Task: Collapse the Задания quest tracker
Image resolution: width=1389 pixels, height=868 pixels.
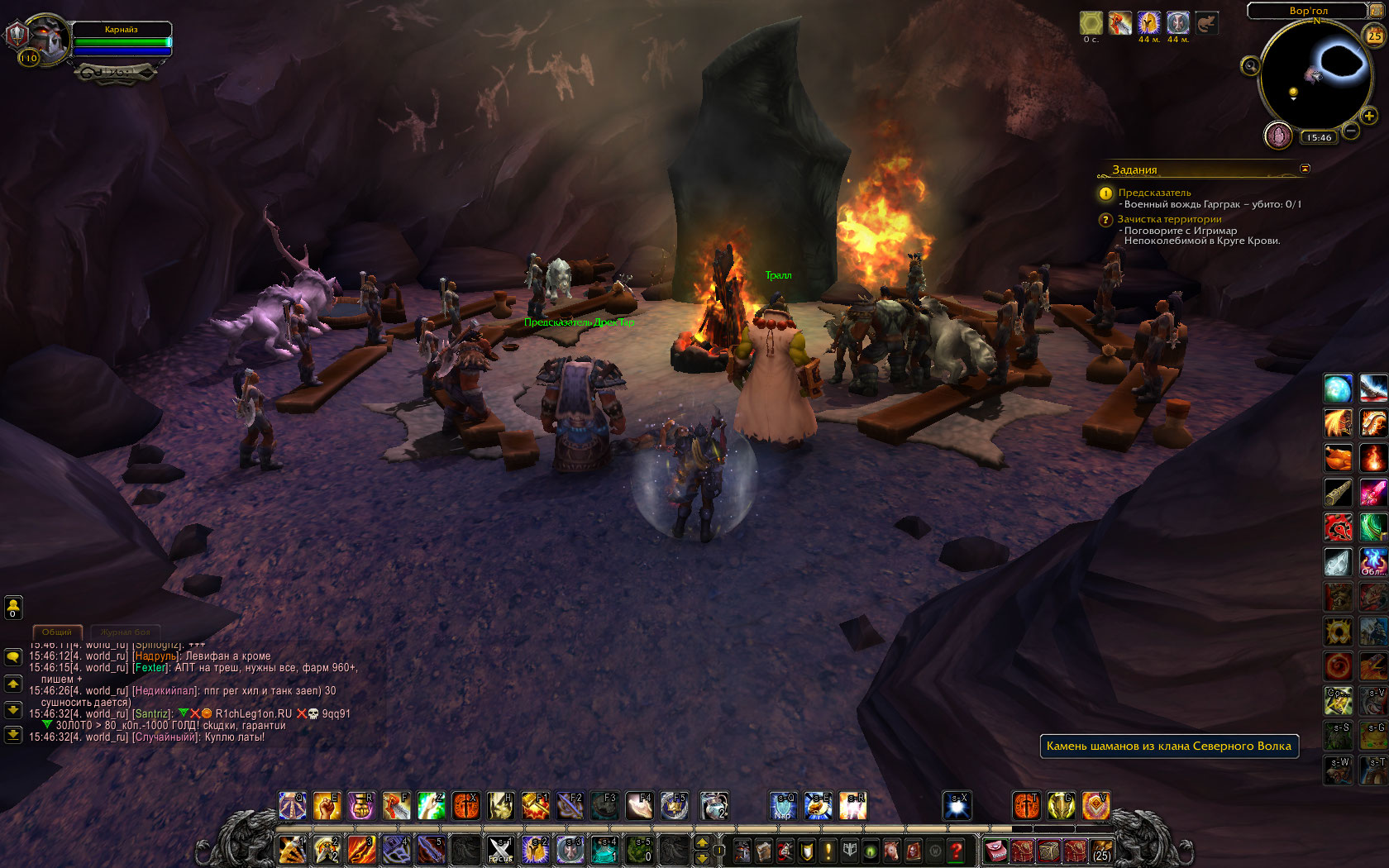Action: [1305, 169]
